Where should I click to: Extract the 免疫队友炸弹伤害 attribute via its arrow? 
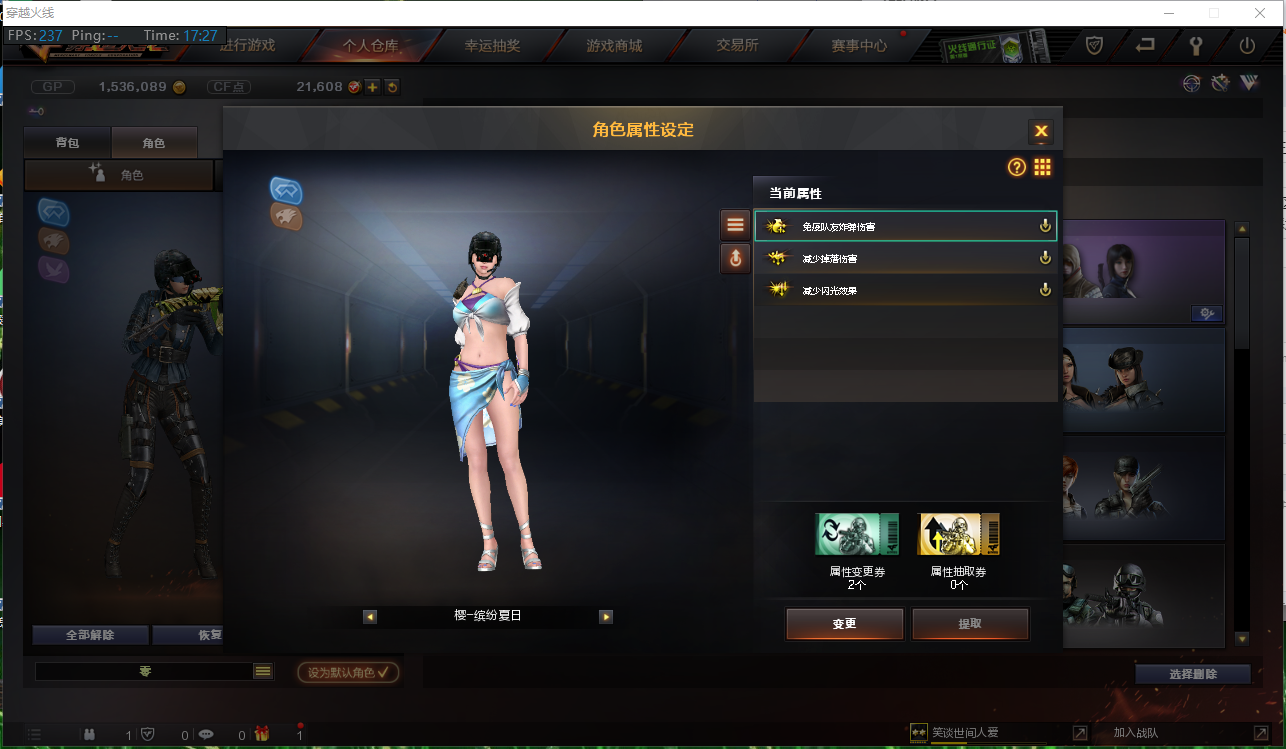pyautogui.click(x=1045, y=225)
